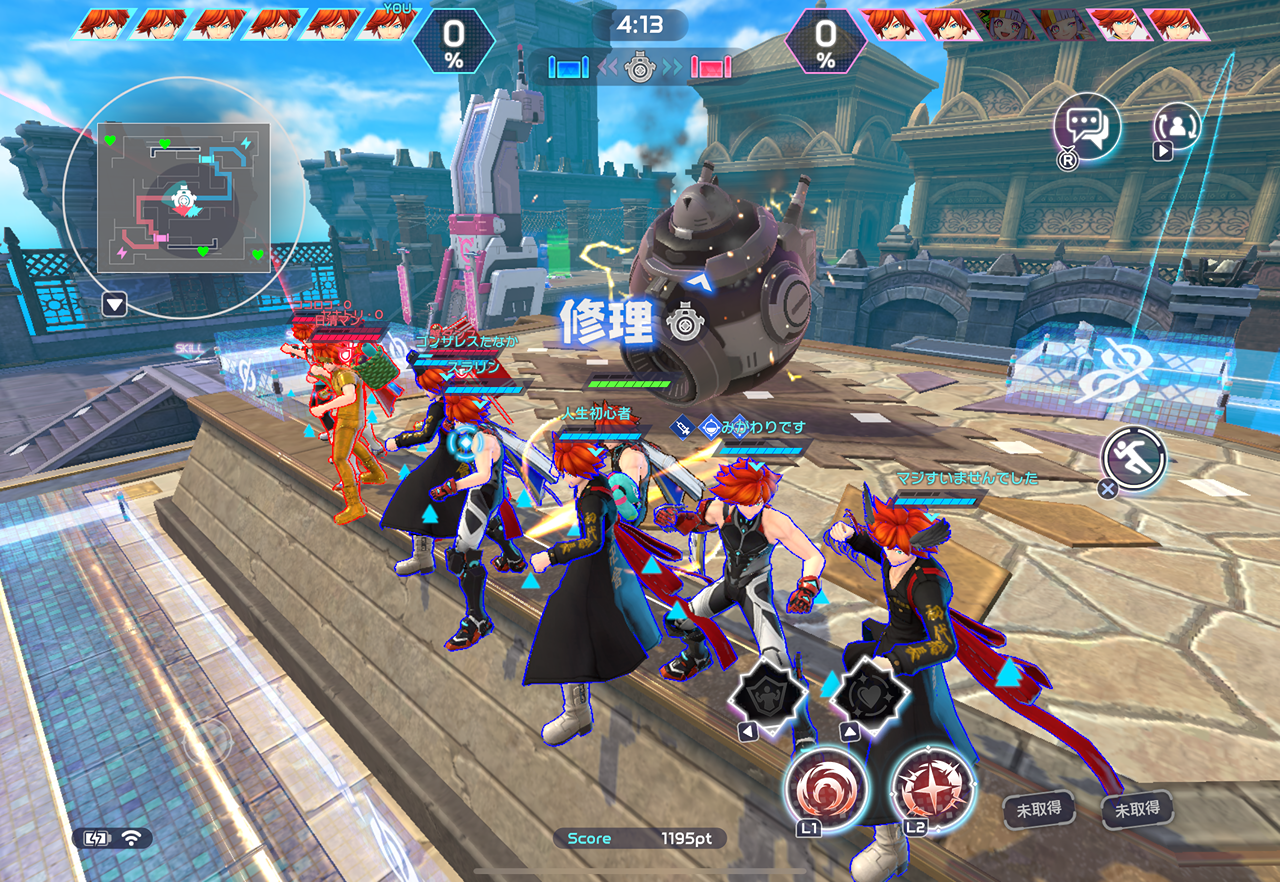Open the speech bubble chat button
This screenshot has height=882, width=1280.
click(x=1087, y=128)
